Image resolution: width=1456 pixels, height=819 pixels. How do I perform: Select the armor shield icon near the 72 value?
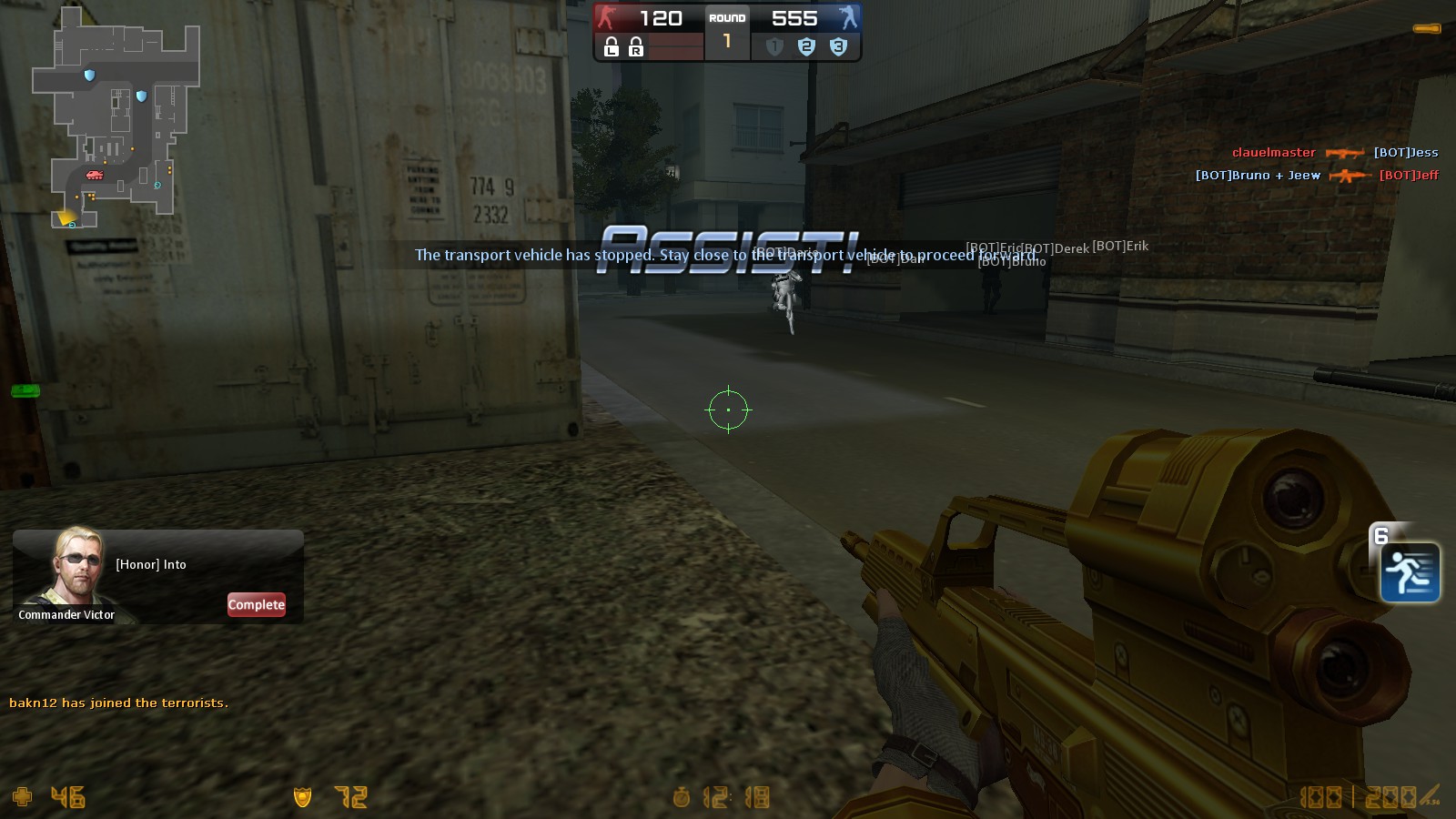303,796
